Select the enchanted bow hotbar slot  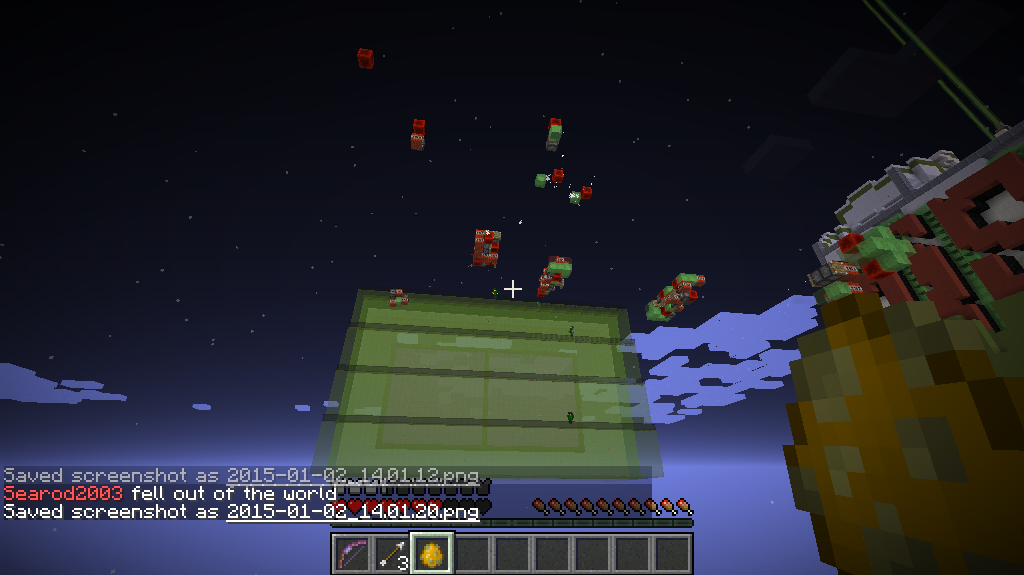coord(352,553)
